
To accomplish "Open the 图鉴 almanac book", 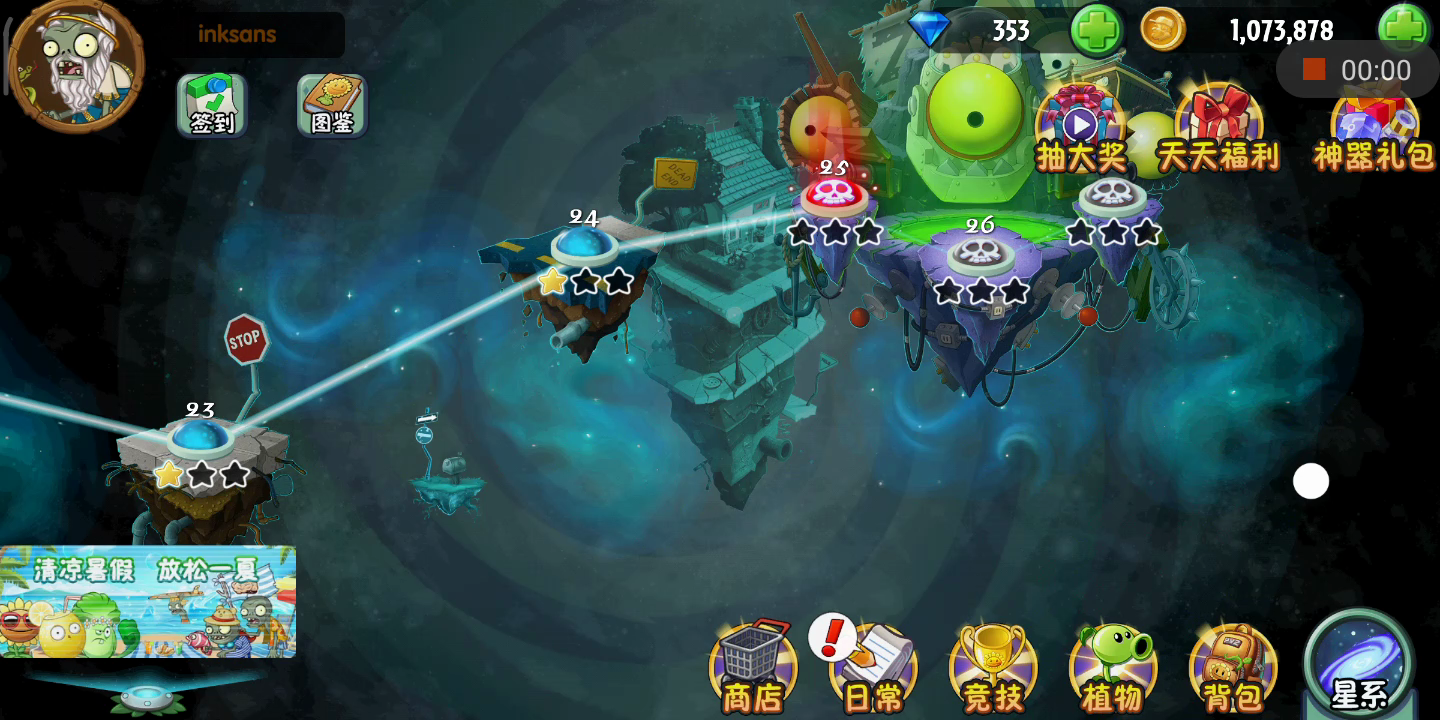I will tap(332, 104).
